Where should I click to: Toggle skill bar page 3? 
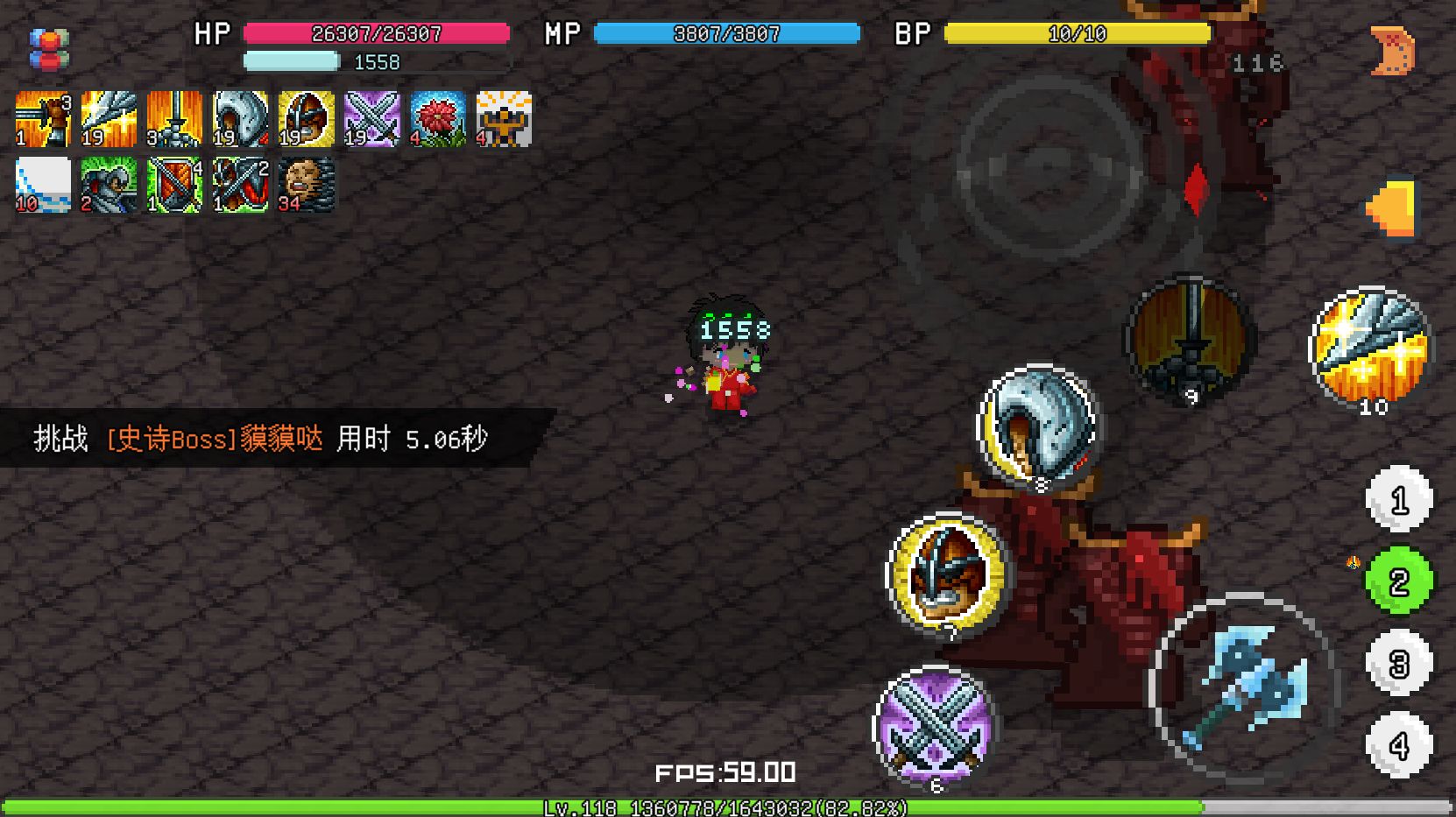point(1399,663)
